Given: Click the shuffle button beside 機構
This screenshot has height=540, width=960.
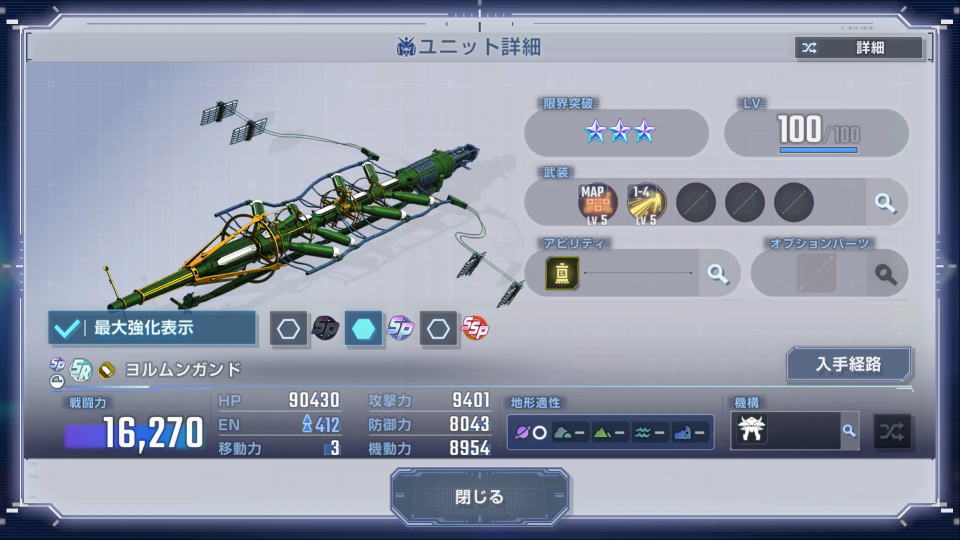Looking at the screenshot, I should click(891, 431).
